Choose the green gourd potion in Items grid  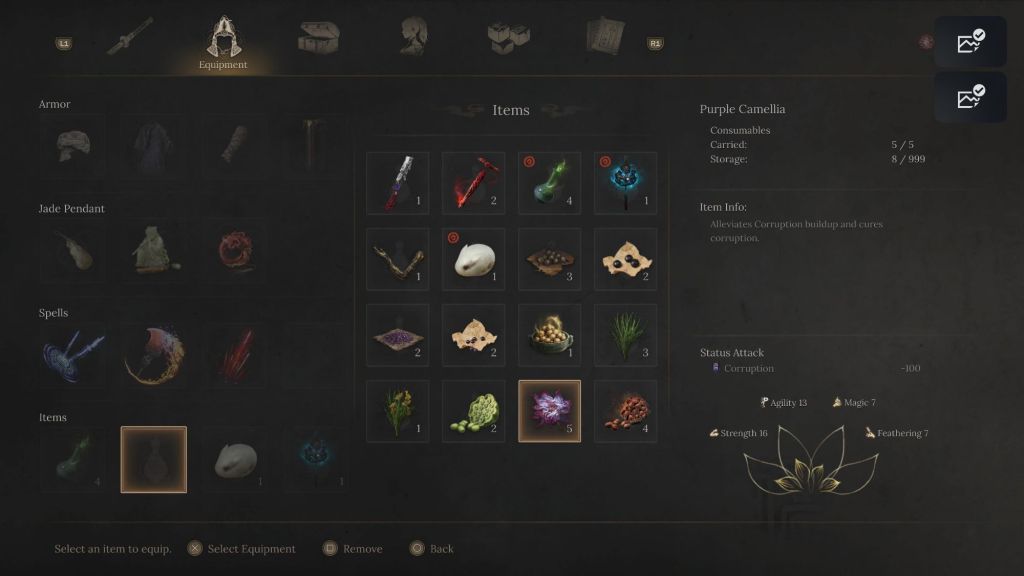tap(549, 183)
